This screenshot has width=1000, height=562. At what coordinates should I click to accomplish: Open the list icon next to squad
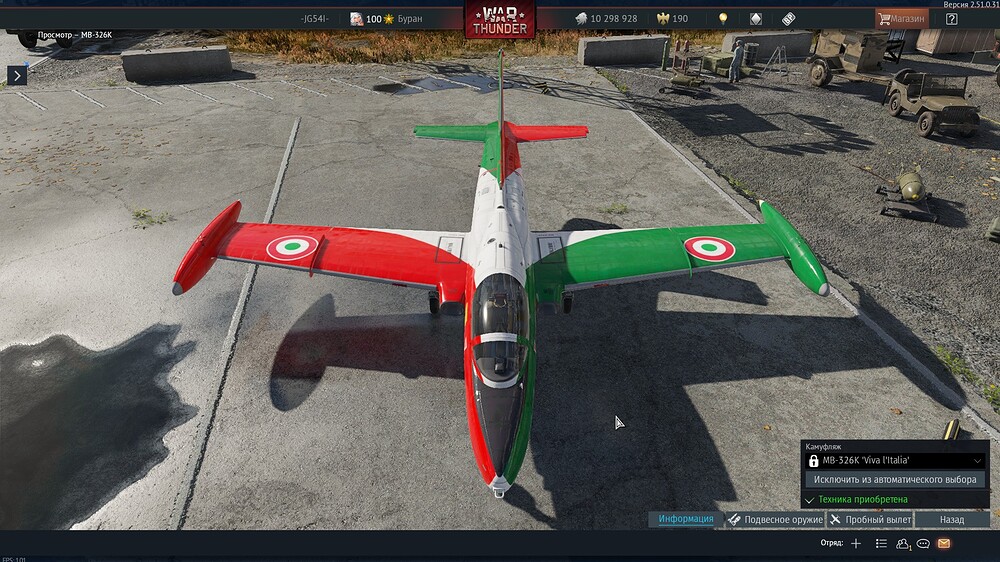coord(881,543)
